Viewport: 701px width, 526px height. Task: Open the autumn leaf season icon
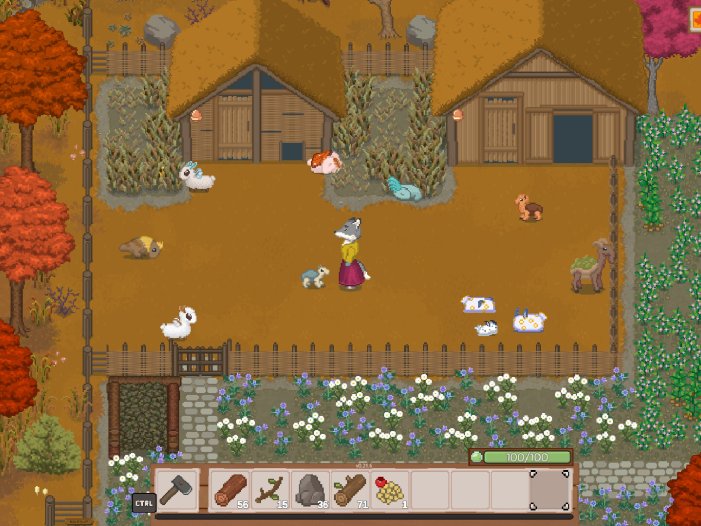click(694, 18)
